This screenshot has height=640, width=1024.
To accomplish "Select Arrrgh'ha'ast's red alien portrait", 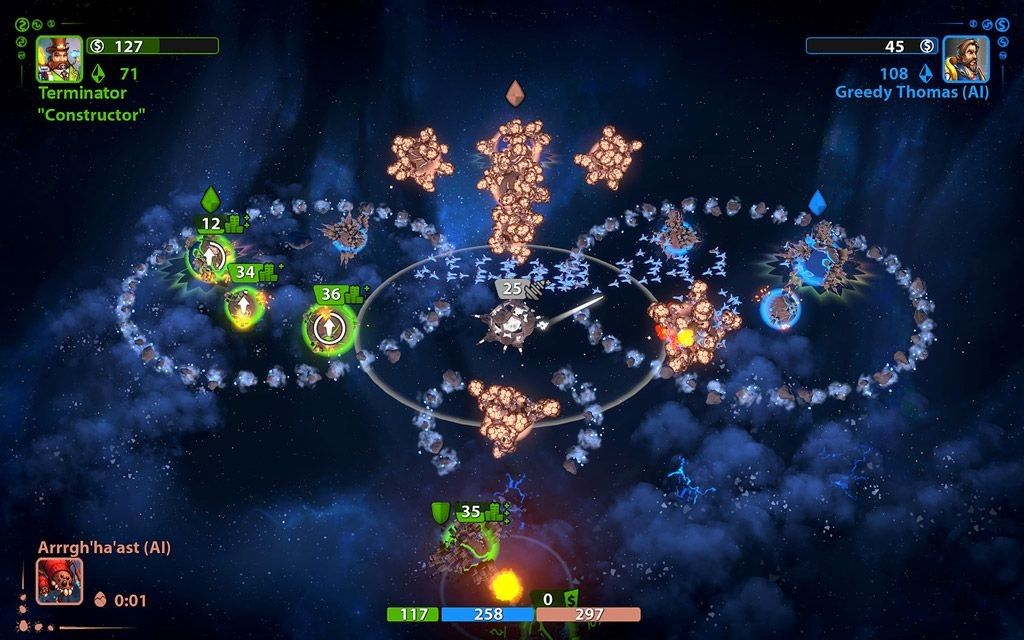I will click(x=60, y=581).
